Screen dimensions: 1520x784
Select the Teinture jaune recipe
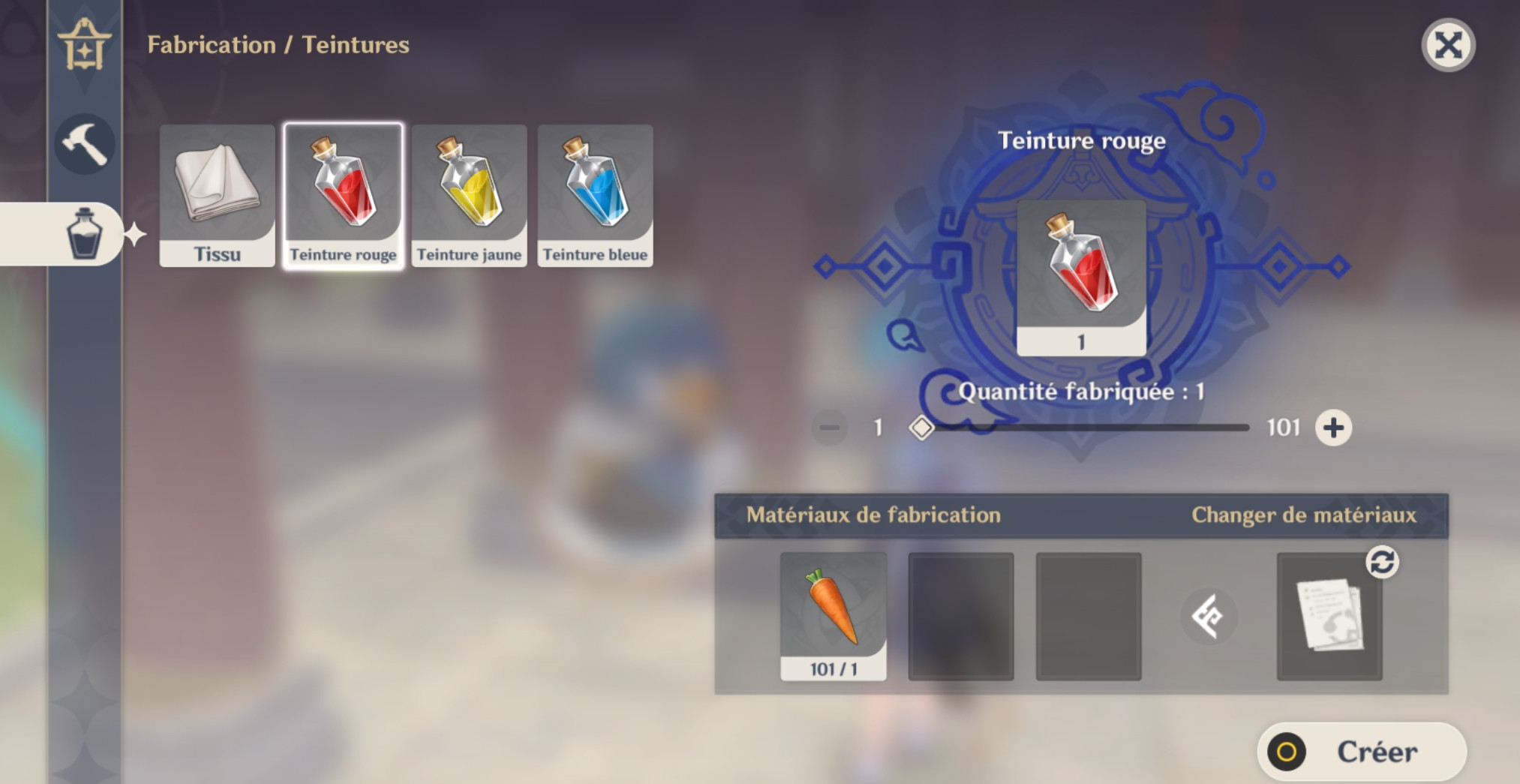click(469, 195)
